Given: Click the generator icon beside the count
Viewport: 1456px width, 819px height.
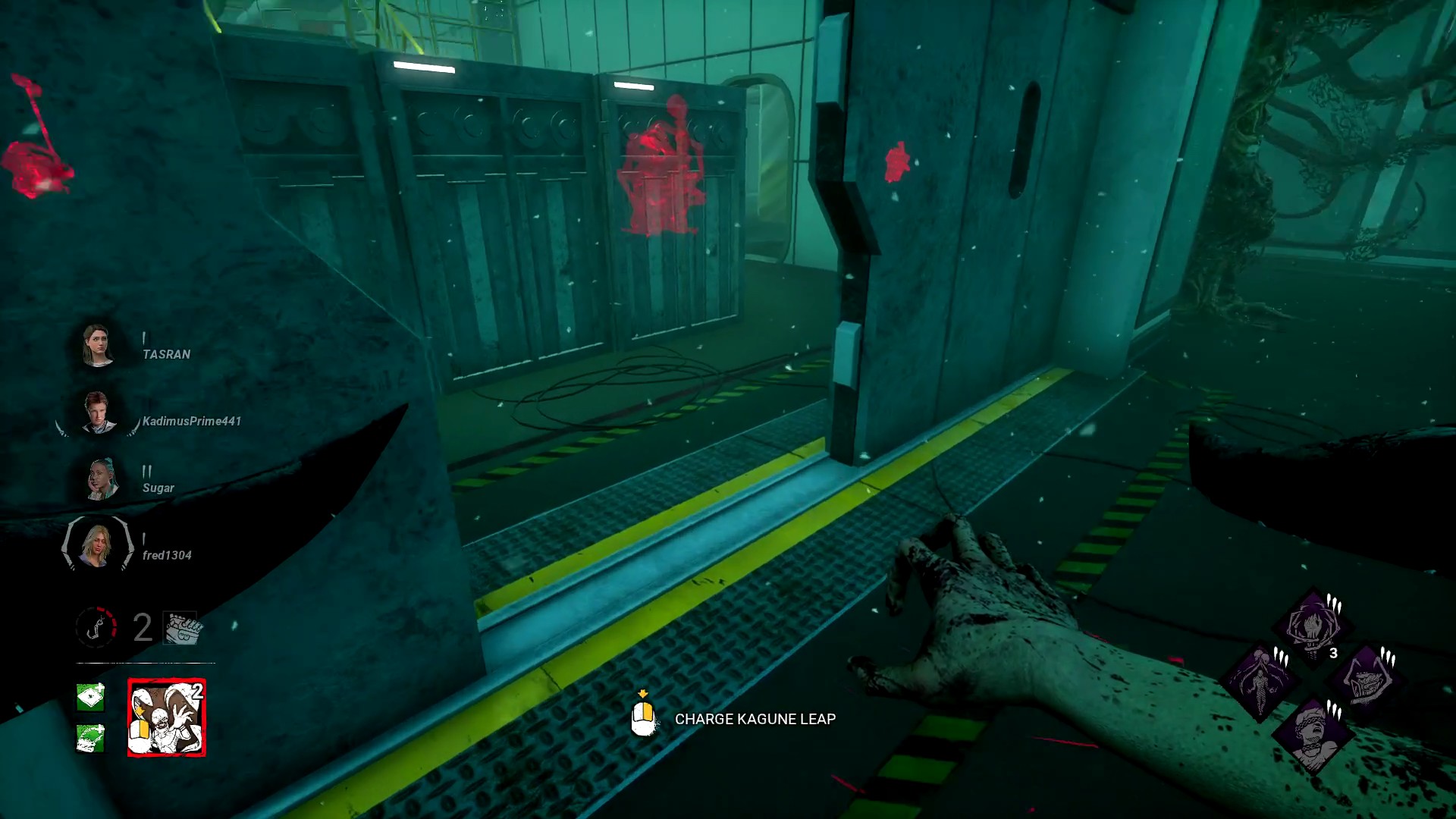Looking at the screenshot, I should (181, 628).
